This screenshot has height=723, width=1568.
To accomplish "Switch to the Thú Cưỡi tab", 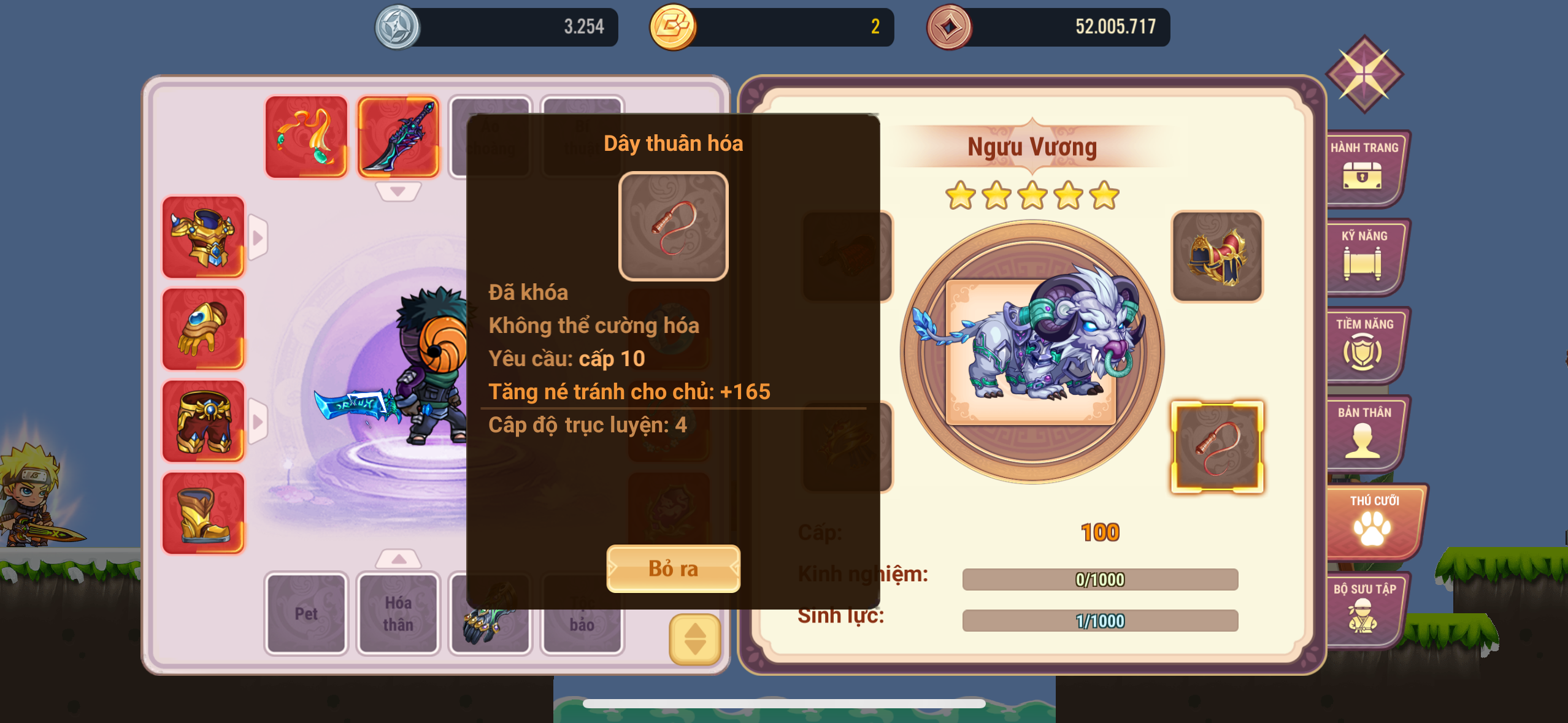I will pos(1374,521).
